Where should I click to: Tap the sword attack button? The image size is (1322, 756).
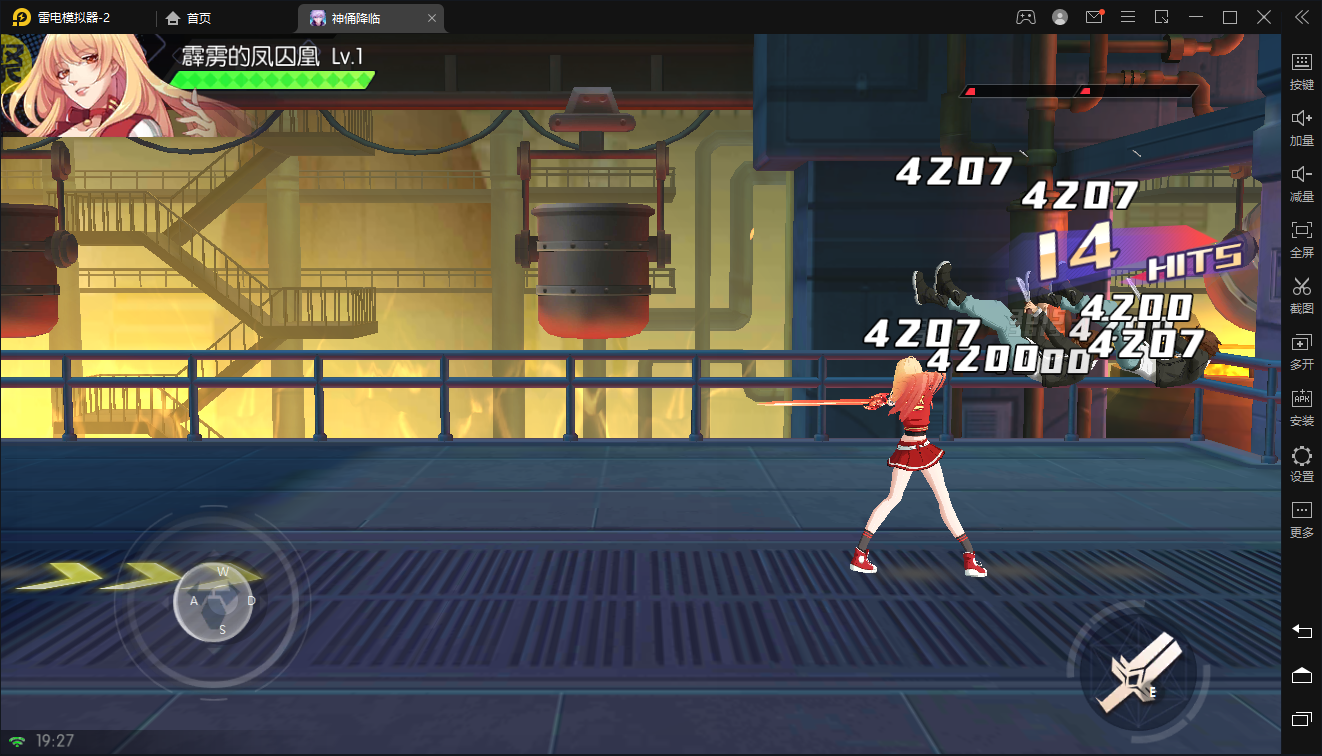click(1138, 672)
